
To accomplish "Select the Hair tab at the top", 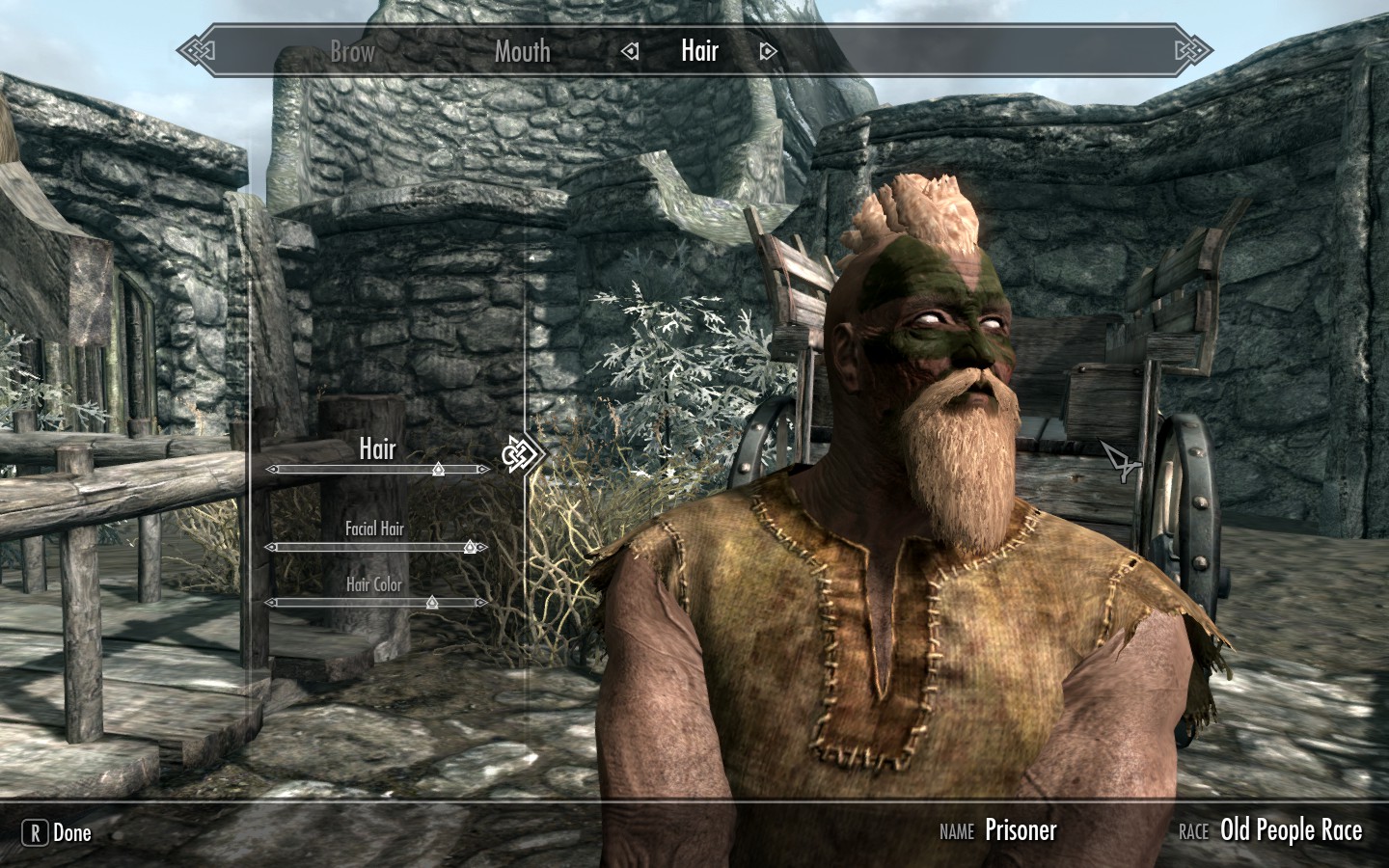I will point(699,51).
